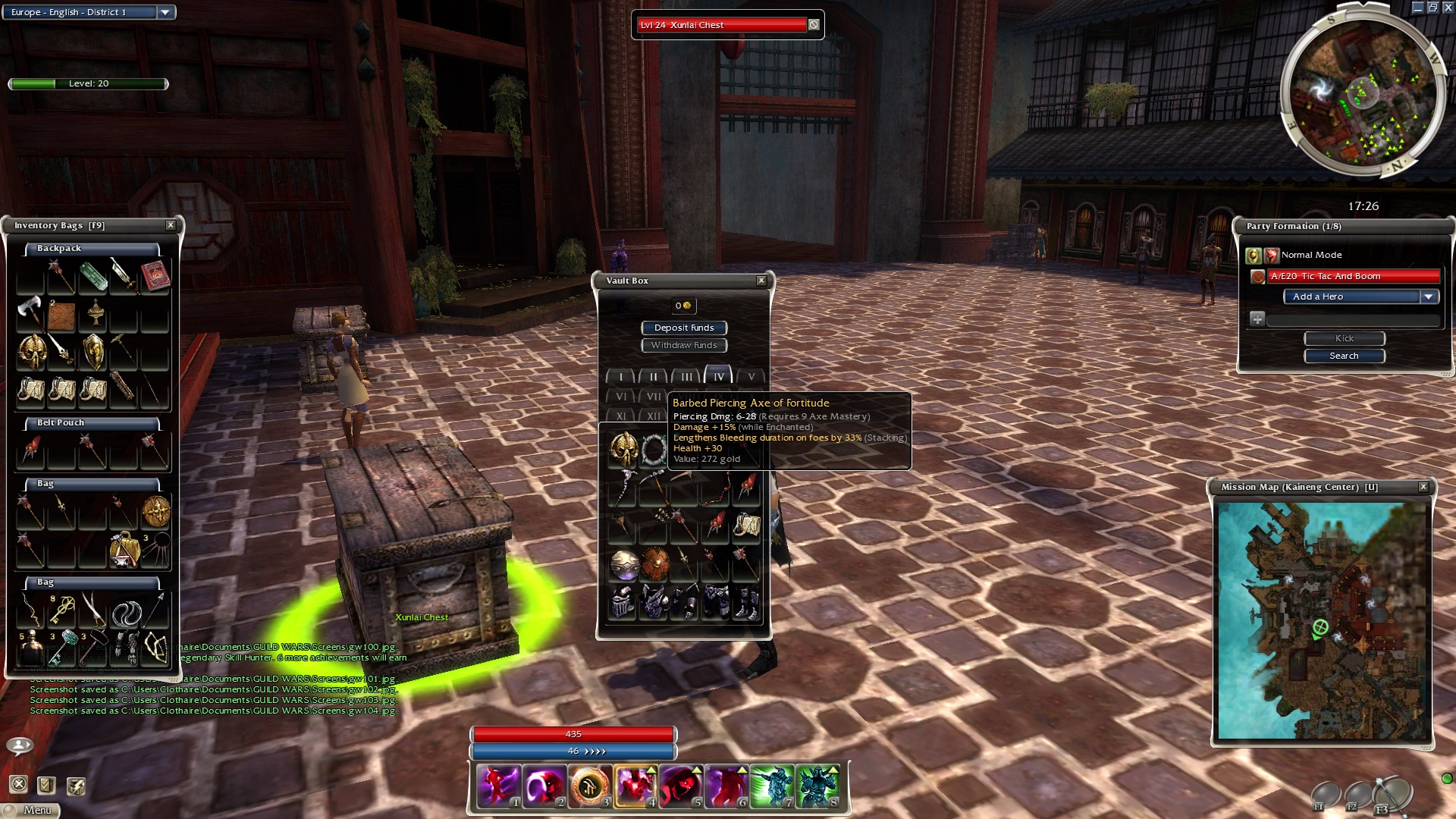Close the Mission Map window
The width and height of the screenshot is (1456, 819).
[1423, 487]
